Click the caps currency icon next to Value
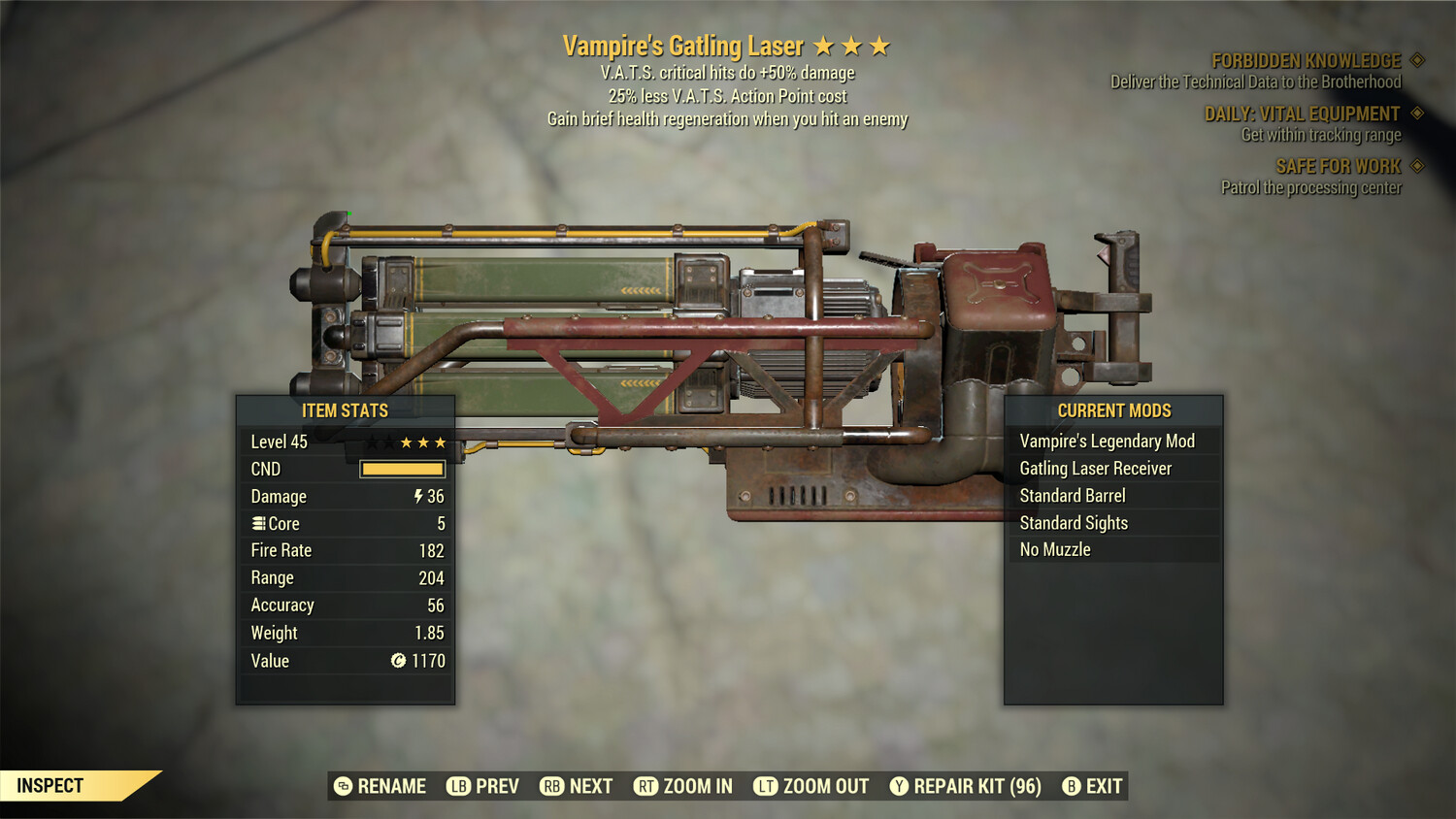The image size is (1456, 819). (x=397, y=661)
